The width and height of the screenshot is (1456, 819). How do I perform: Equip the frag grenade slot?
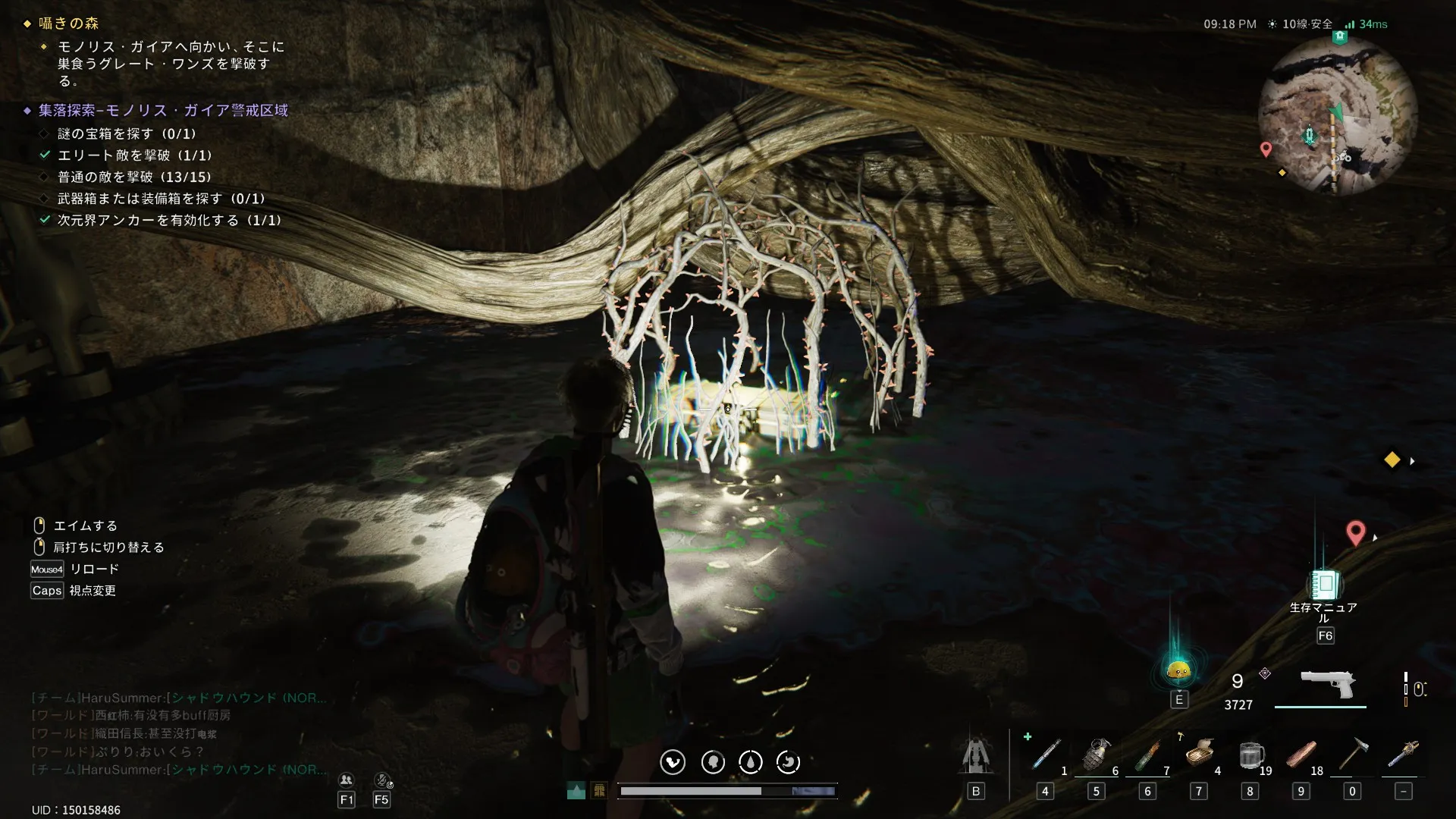tap(1096, 755)
